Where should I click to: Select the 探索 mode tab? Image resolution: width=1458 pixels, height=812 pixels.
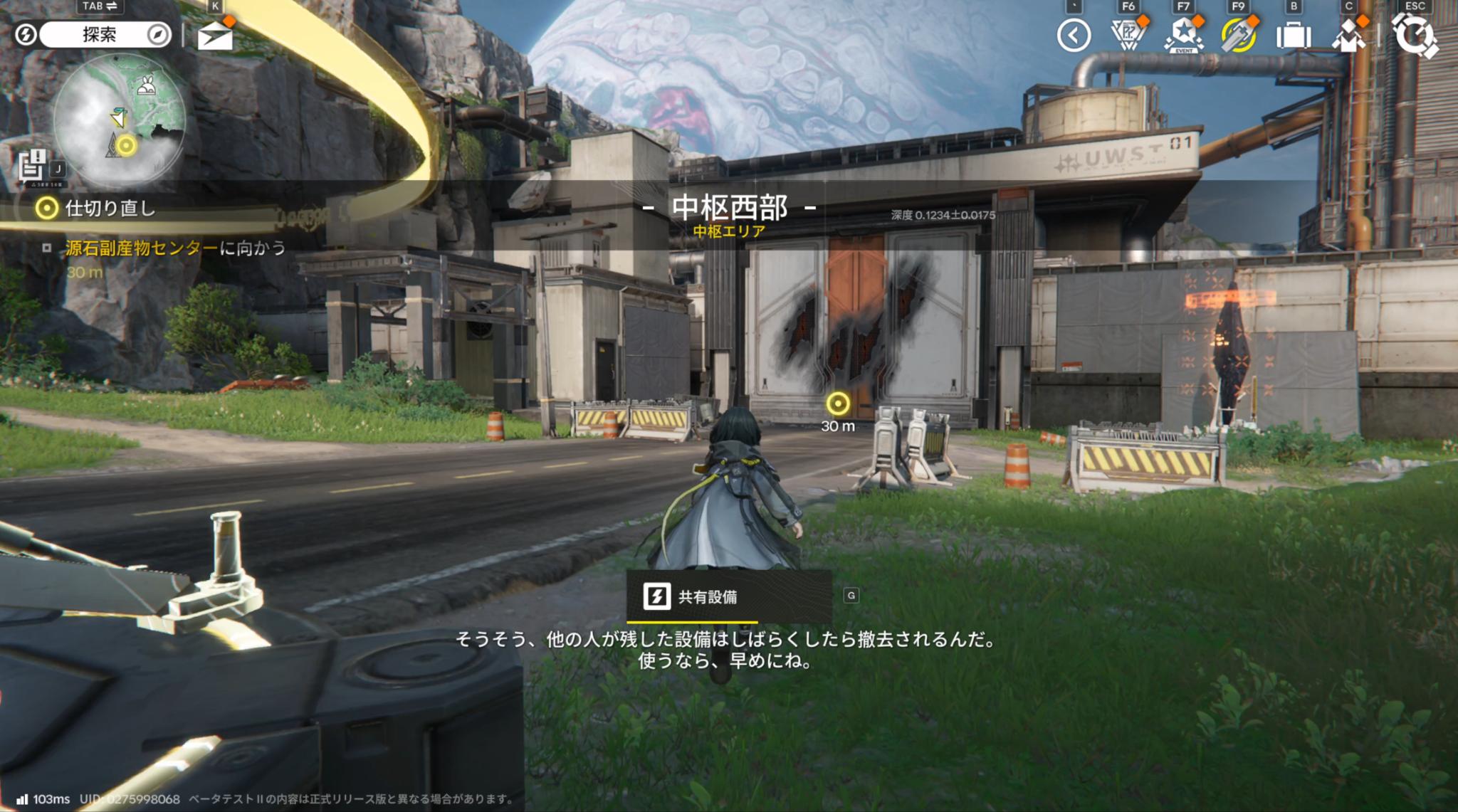100,33
